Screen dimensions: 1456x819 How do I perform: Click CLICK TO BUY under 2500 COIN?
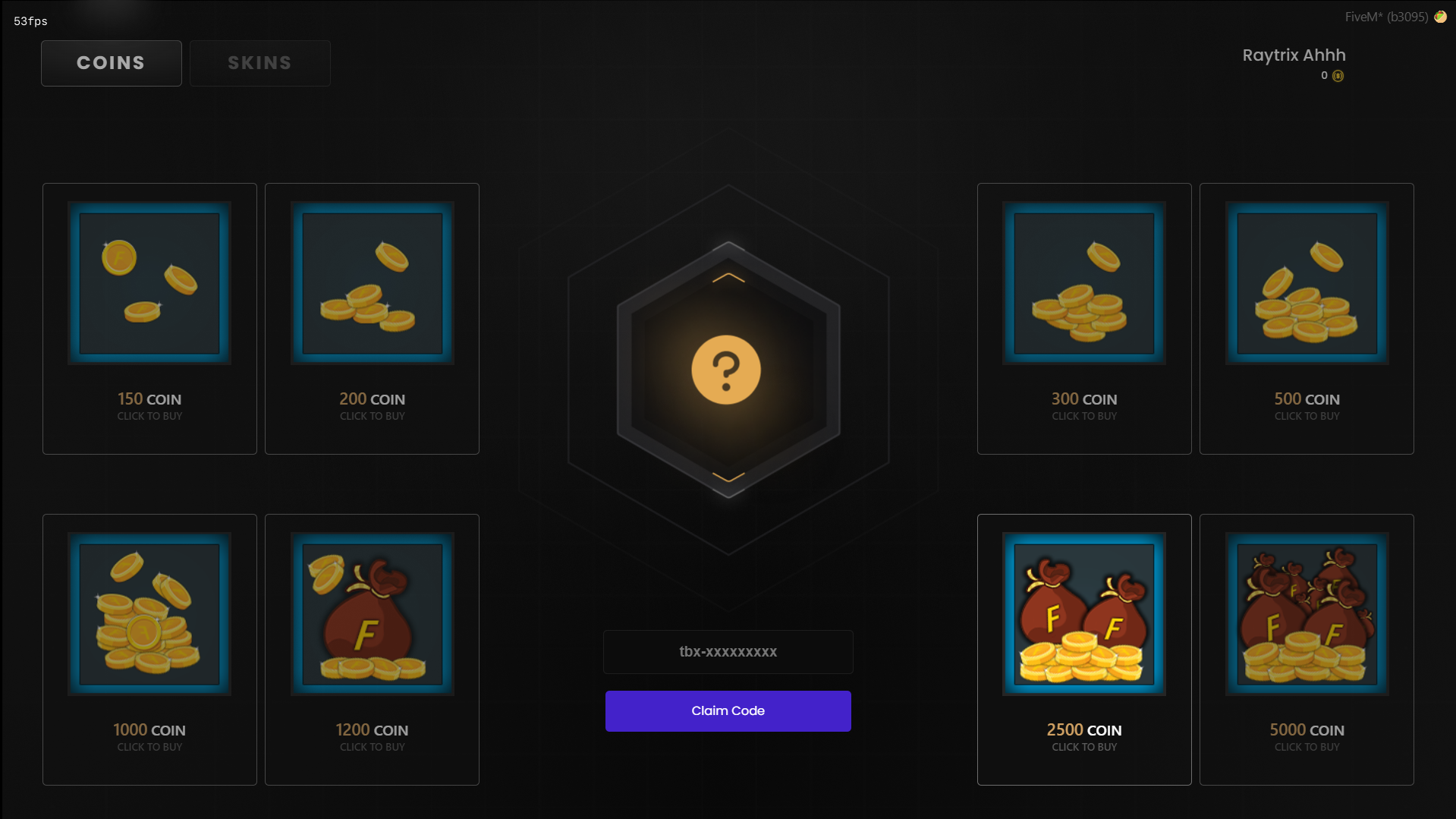click(x=1084, y=747)
